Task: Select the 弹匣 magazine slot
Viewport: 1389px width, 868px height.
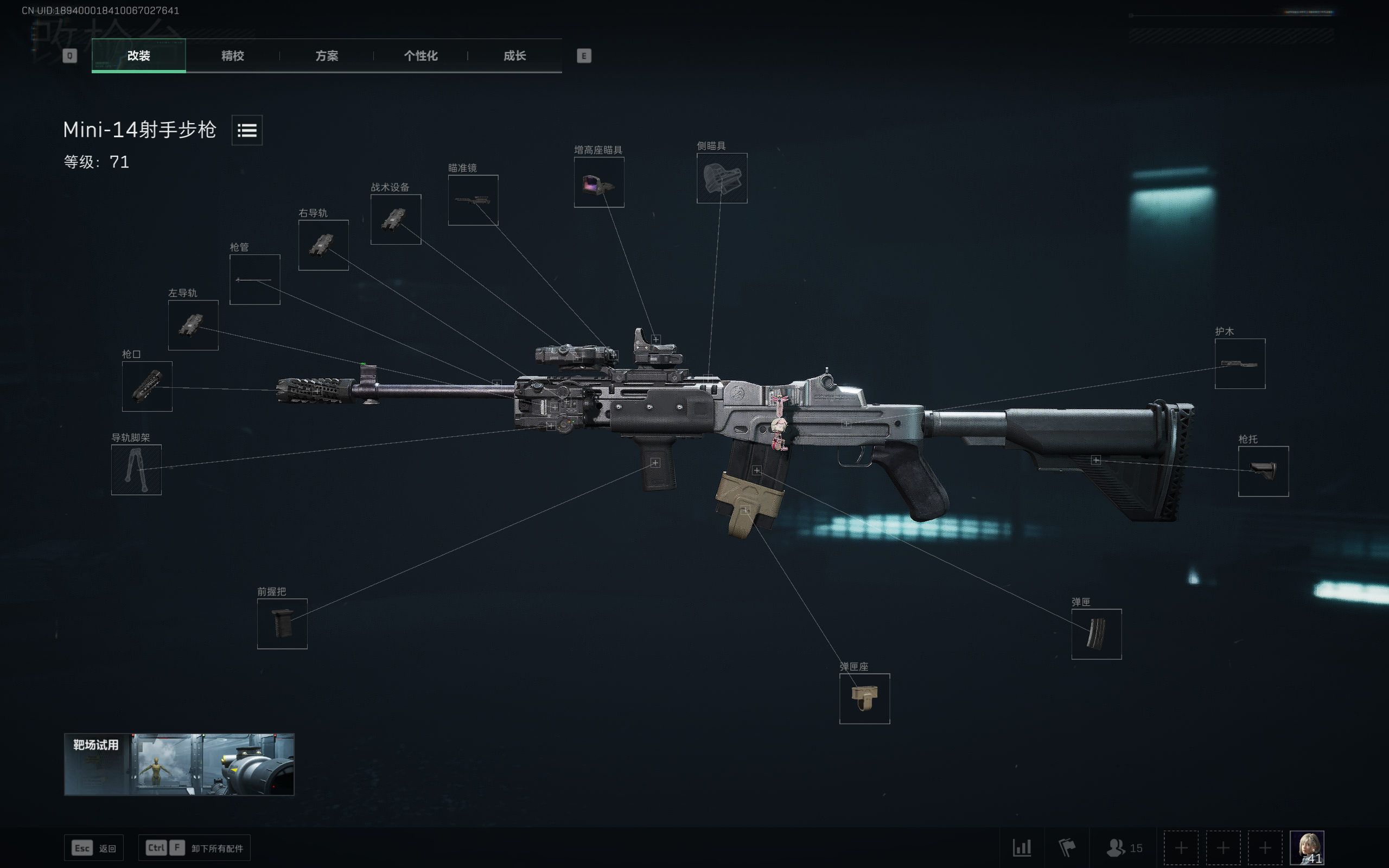Action: coord(1096,634)
